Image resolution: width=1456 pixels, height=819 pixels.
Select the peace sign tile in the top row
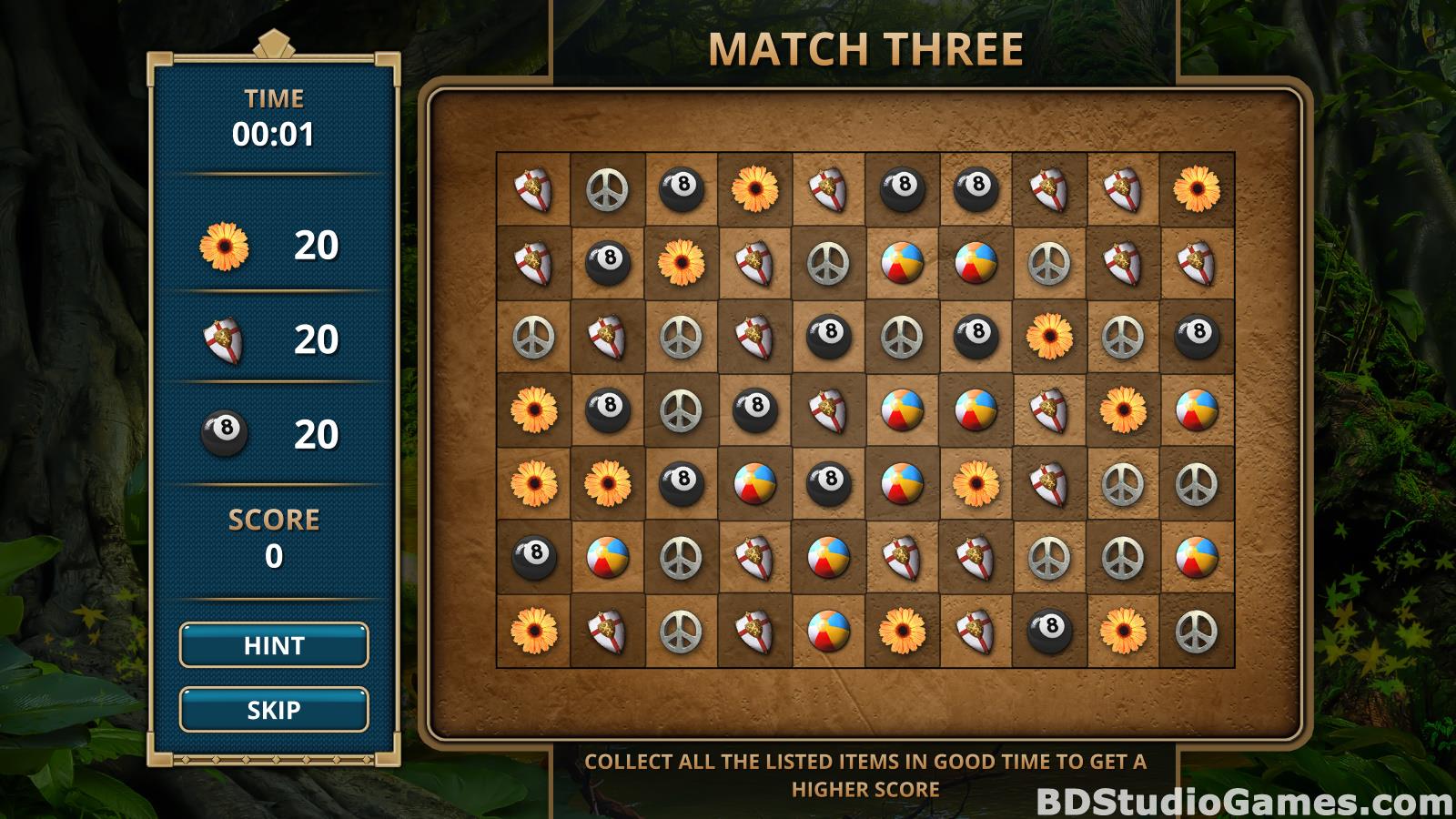click(x=607, y=189)
